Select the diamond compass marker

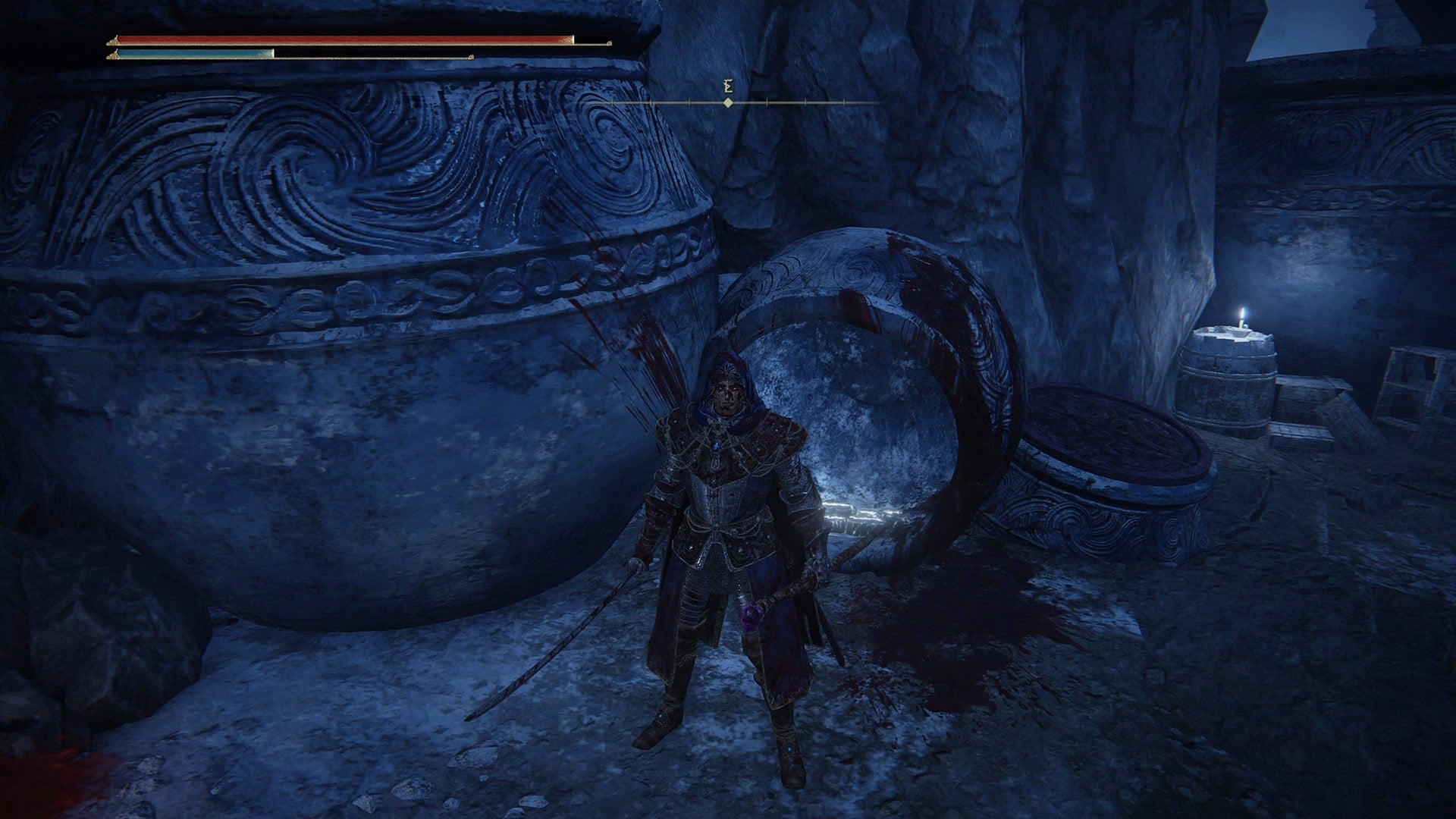tap(729, 102)
